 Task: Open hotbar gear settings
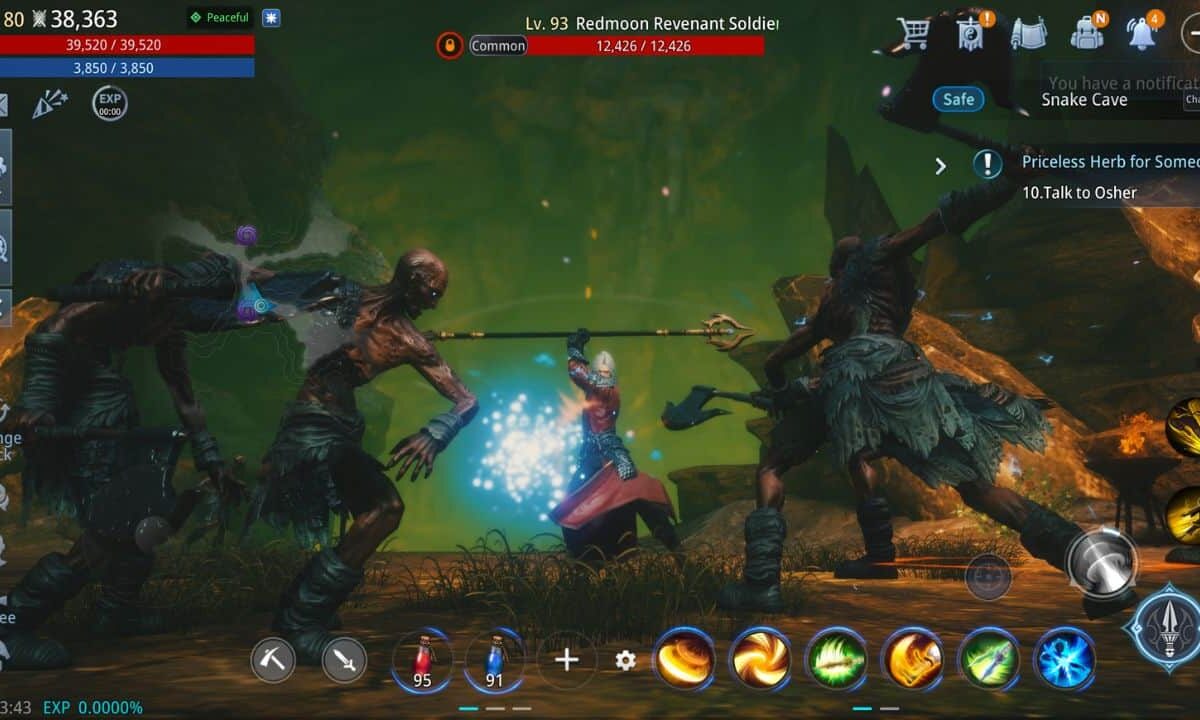[x=626, y=660]
